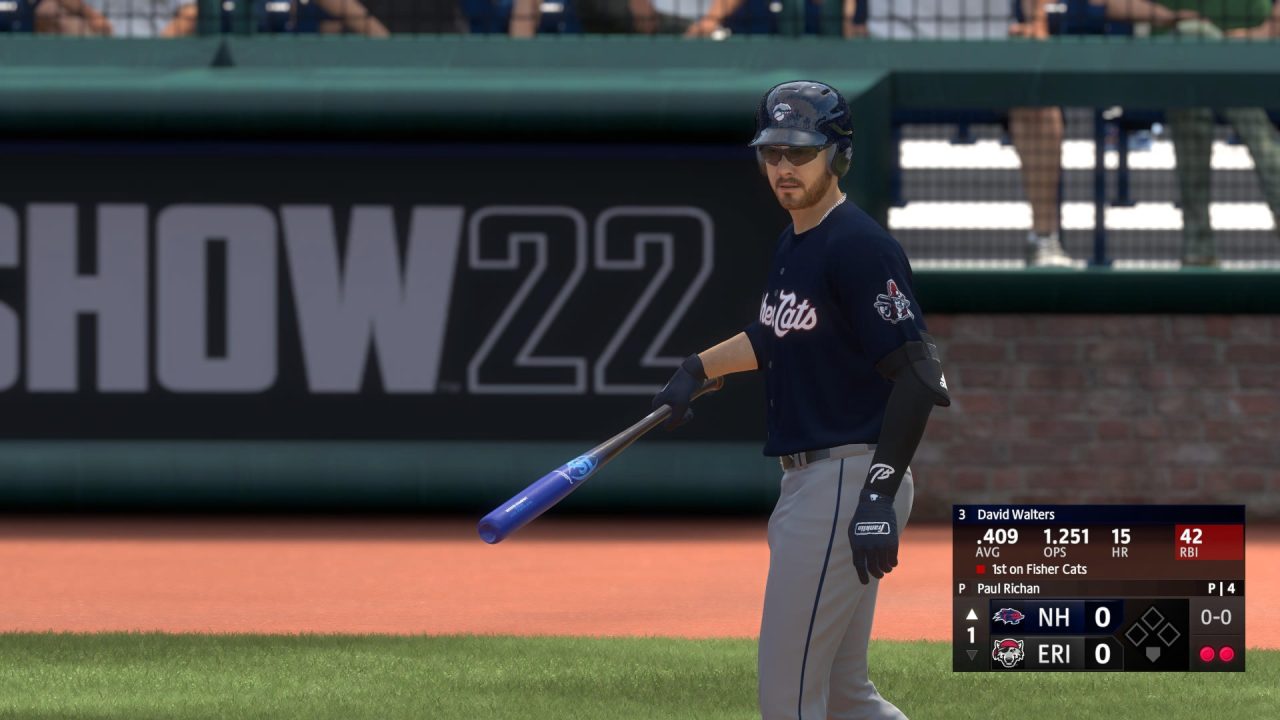Screen dimensions: 1280x720
Task: Expand the up arrow above the inning number
Action: tap(971, 616)
